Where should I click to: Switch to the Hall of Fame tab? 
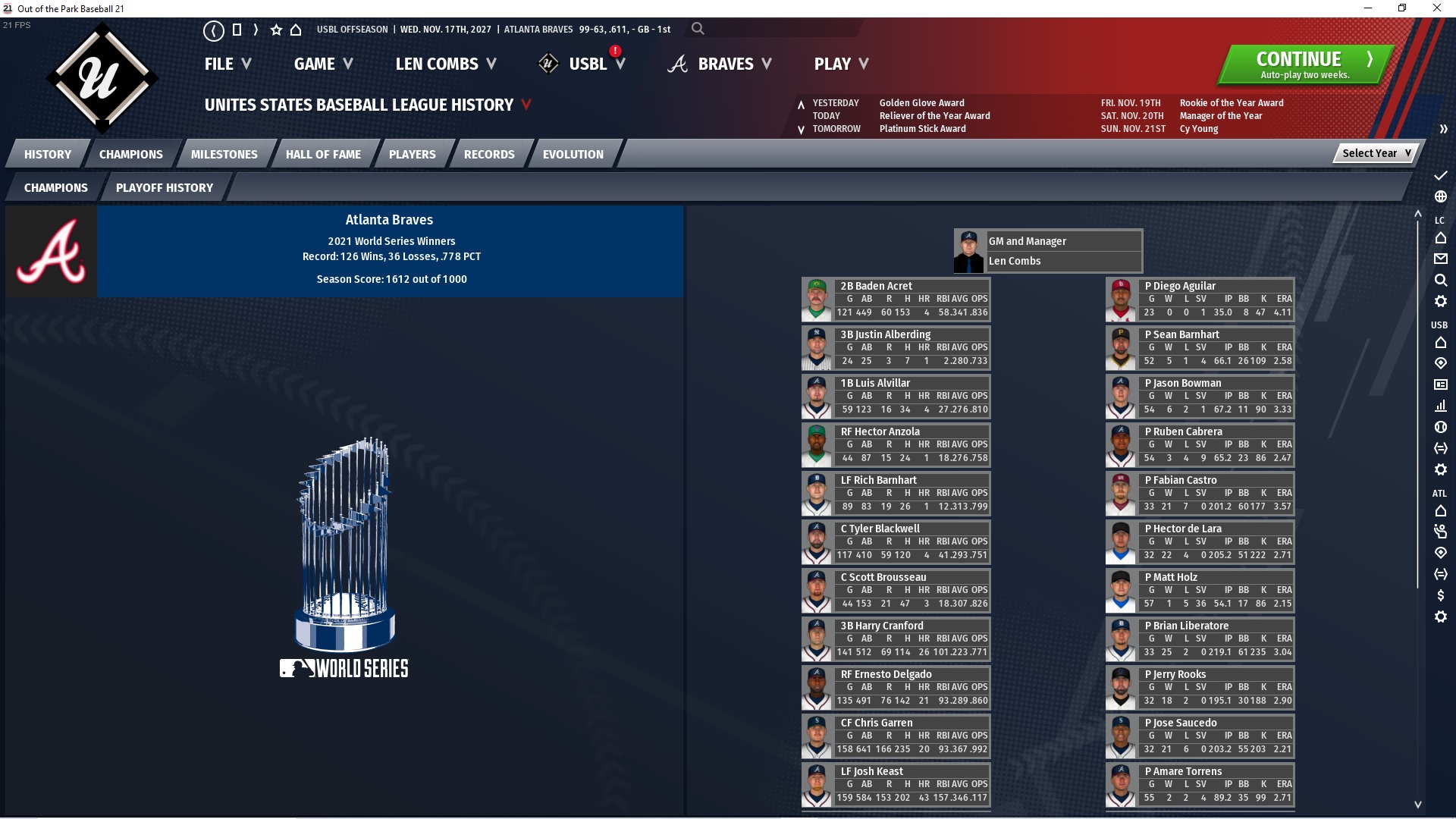point(323,154)
